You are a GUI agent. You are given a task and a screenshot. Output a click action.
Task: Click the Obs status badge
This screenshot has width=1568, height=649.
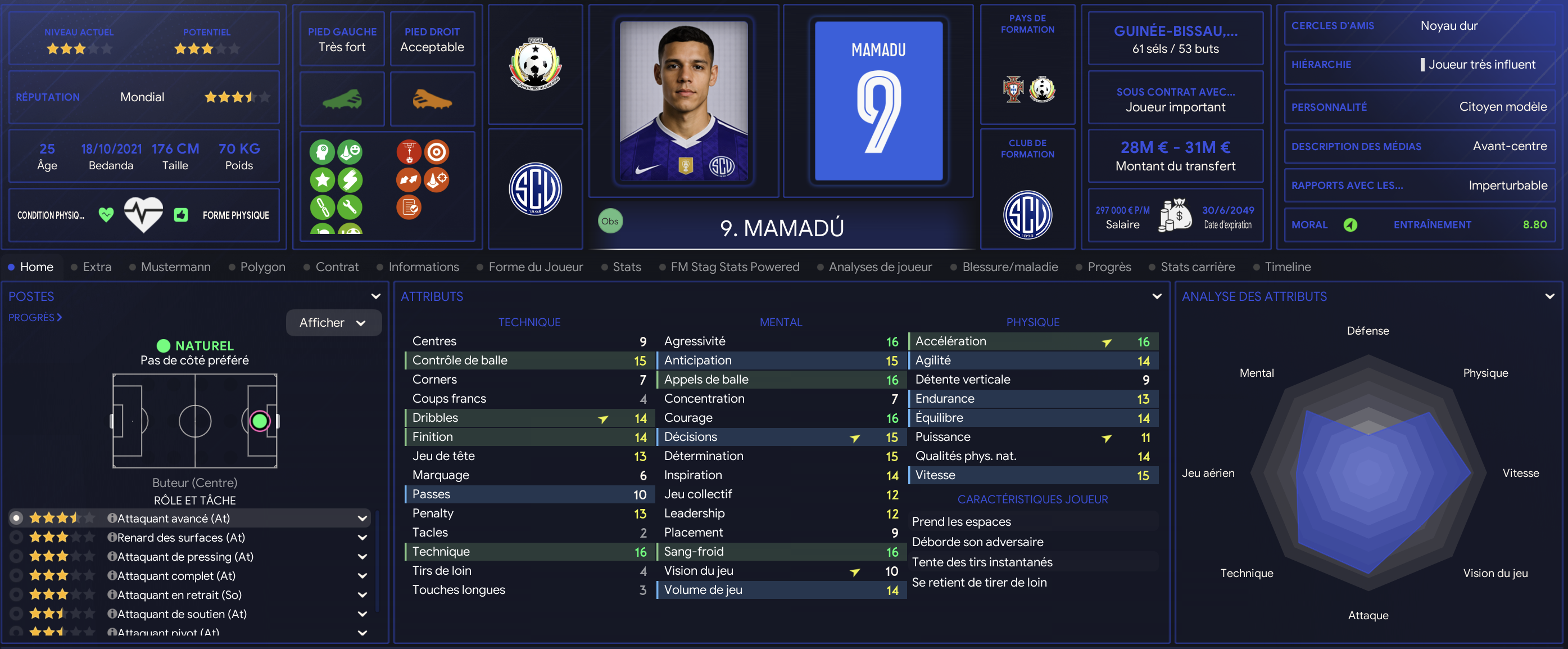pyautogui.click(x=609, y=221)
